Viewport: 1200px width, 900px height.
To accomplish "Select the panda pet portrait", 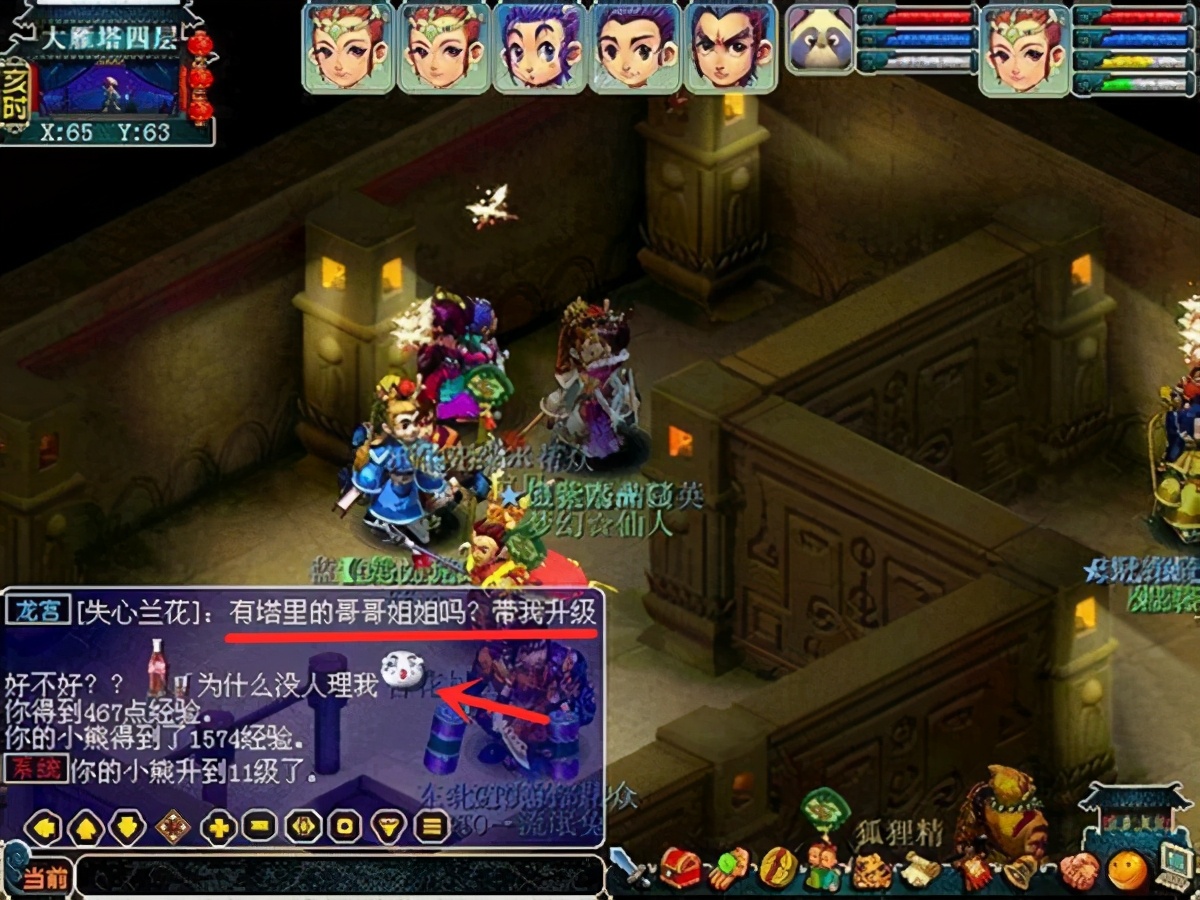I will point(819,40).
